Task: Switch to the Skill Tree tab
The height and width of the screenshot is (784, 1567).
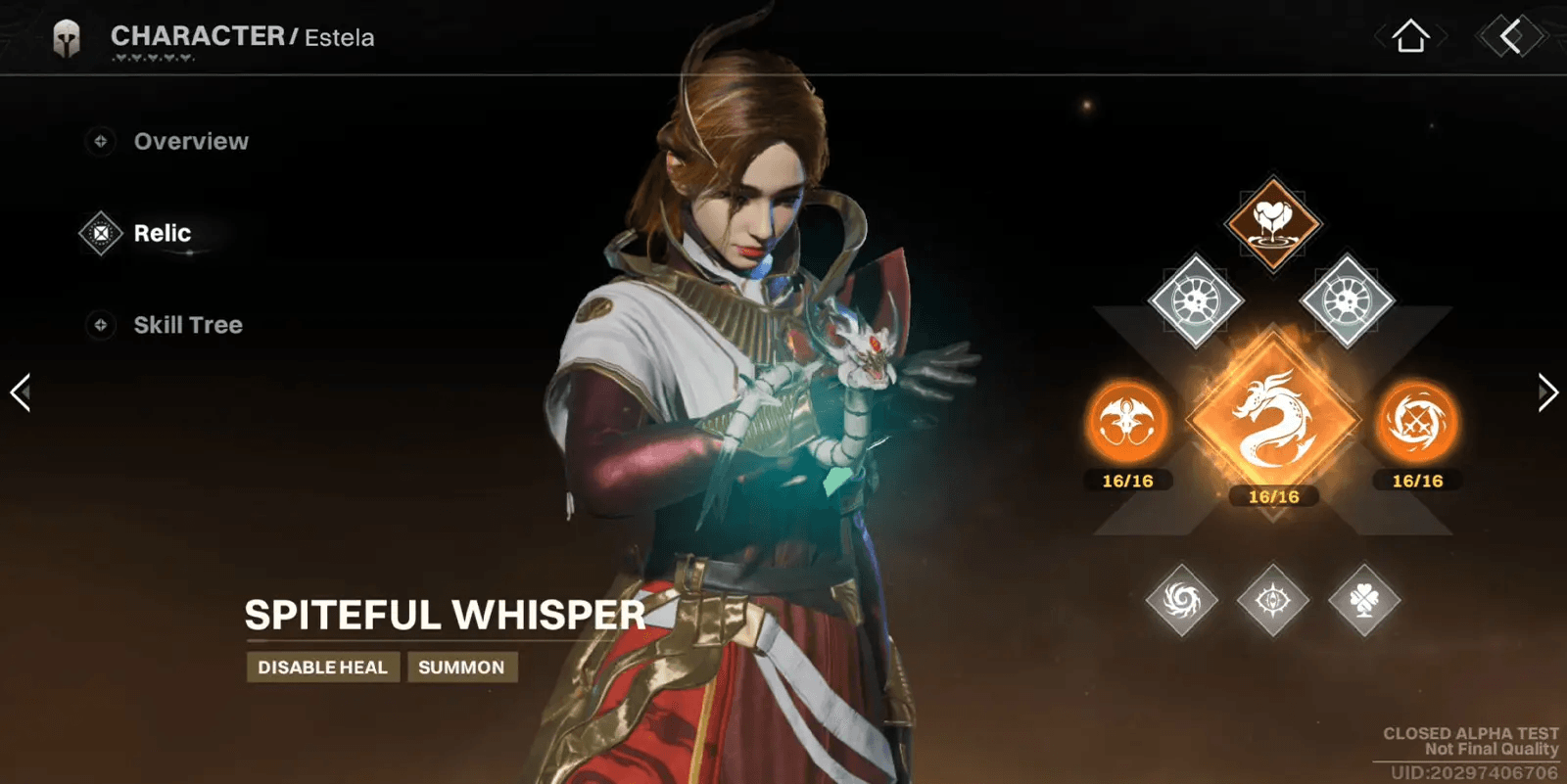Action: (x=187, y=325)
